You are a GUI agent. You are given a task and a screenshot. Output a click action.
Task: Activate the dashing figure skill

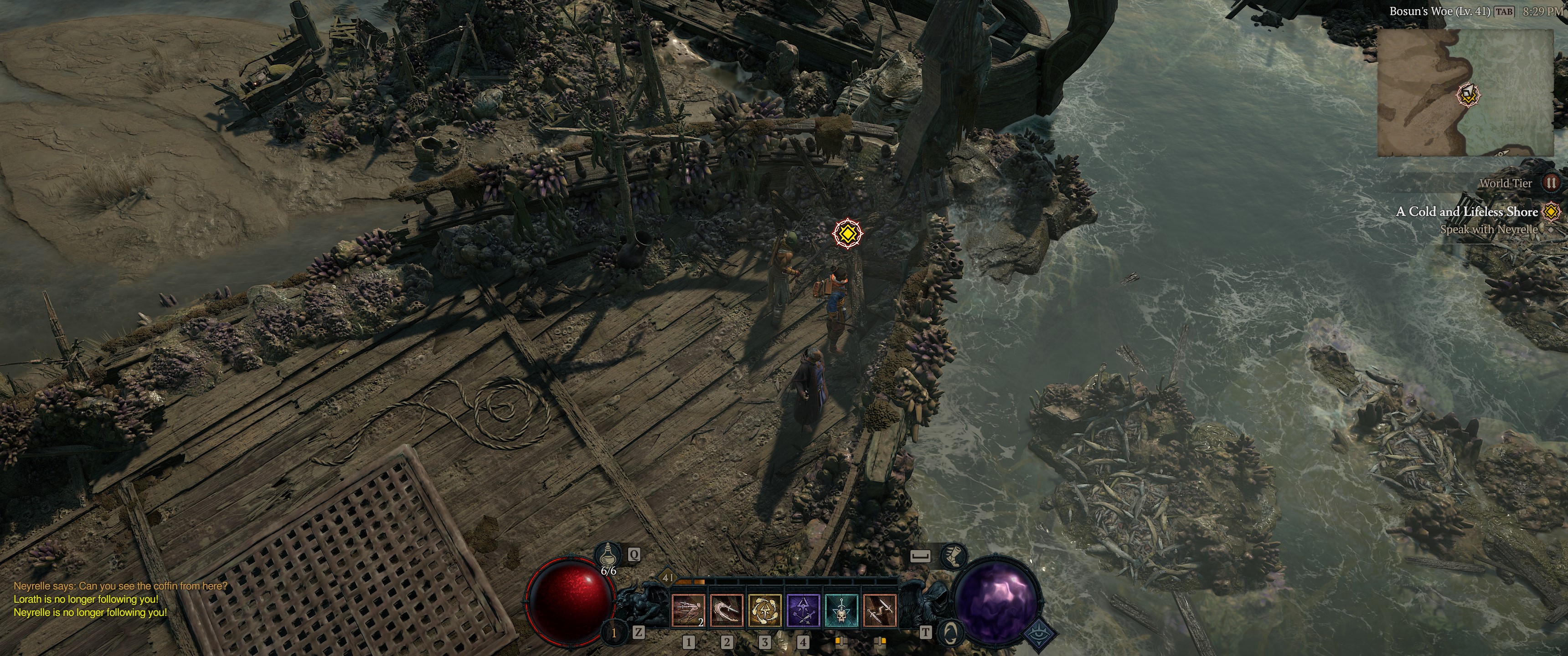point(688,610)
